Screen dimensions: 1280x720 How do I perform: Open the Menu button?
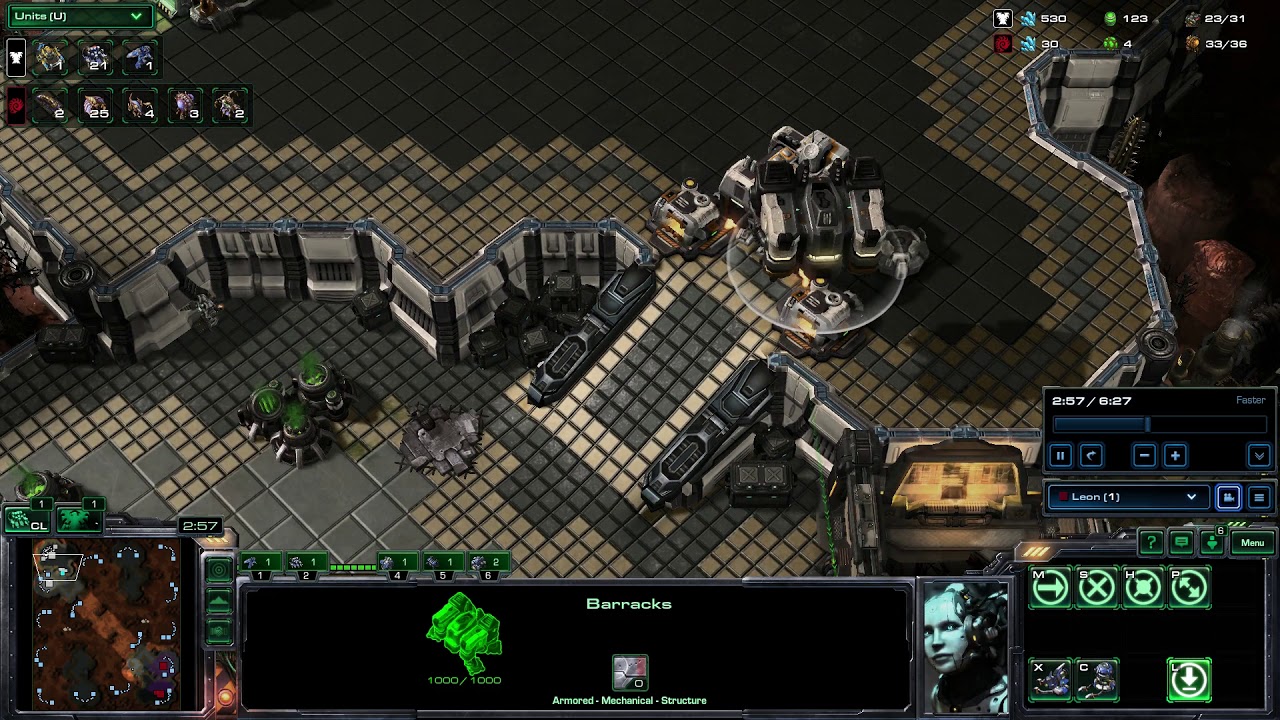(1252, 543)
